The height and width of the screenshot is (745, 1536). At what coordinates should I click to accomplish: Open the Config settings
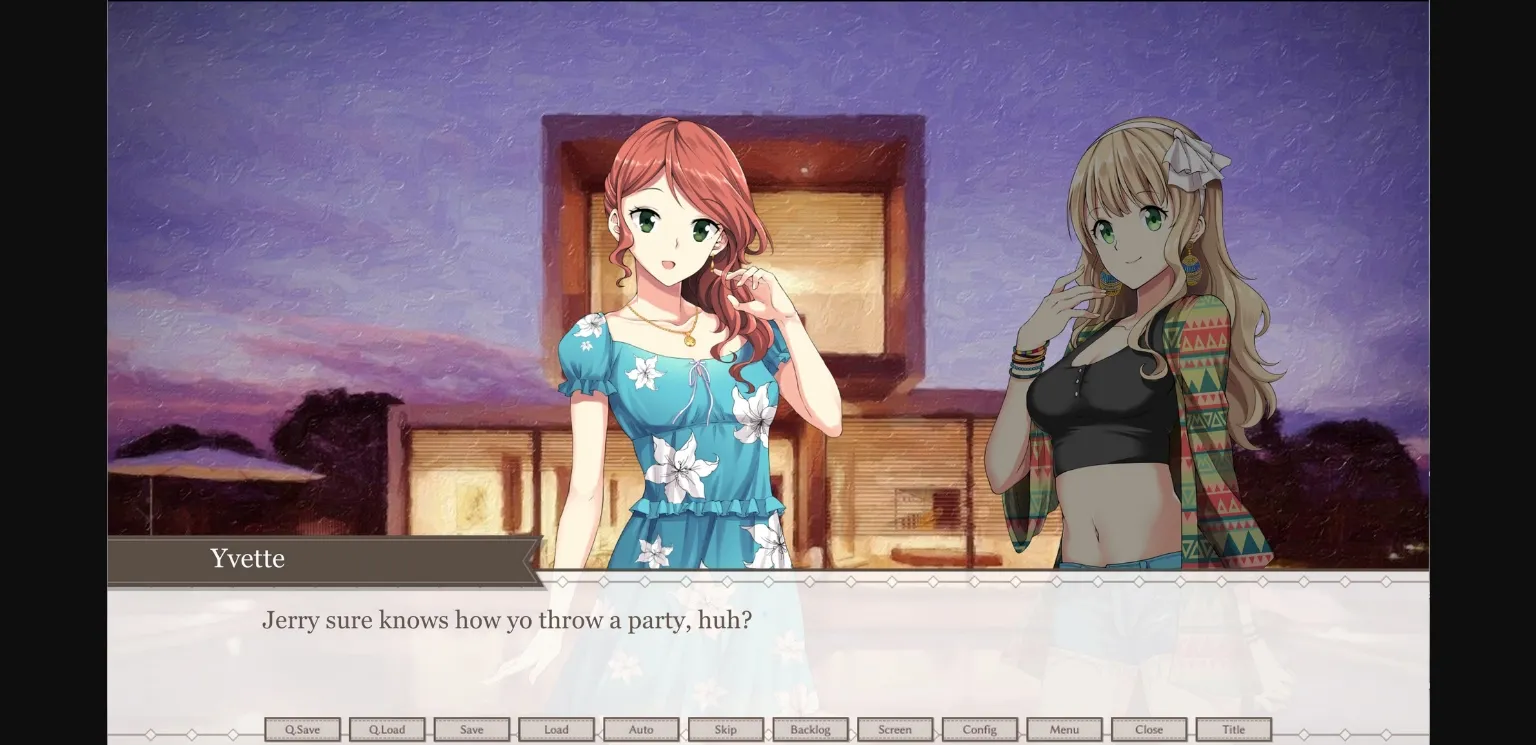[x=979, y=729]
